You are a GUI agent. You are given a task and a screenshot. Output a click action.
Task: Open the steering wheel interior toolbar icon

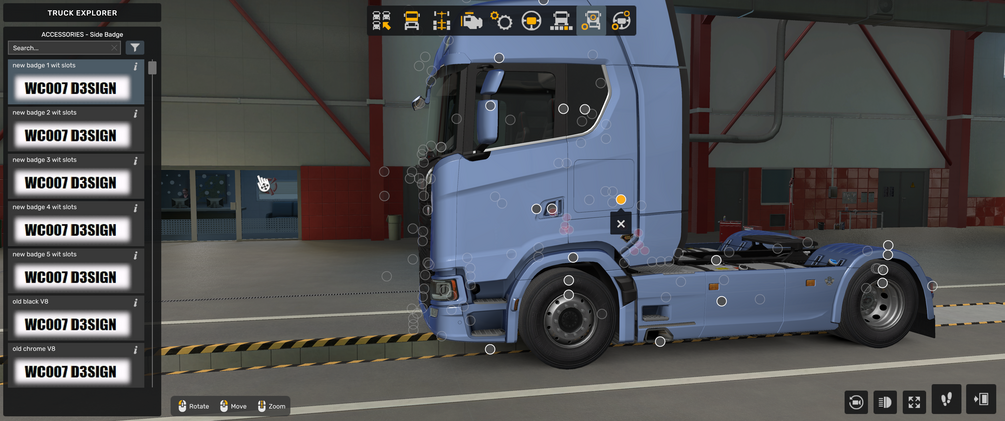531,20
